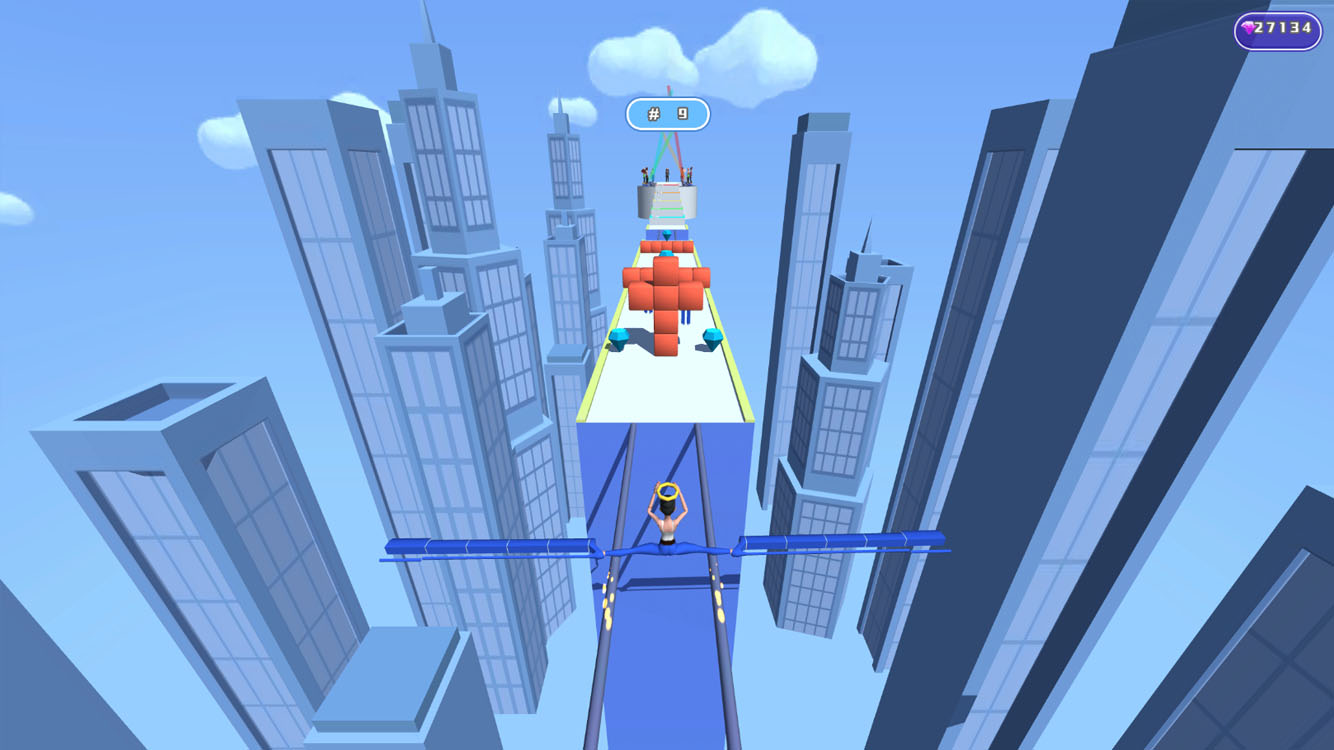Tap the white finish platform at track's end
Image resolution: width=1334 pixels, height=750 pixels.
[x=667, y=225]
